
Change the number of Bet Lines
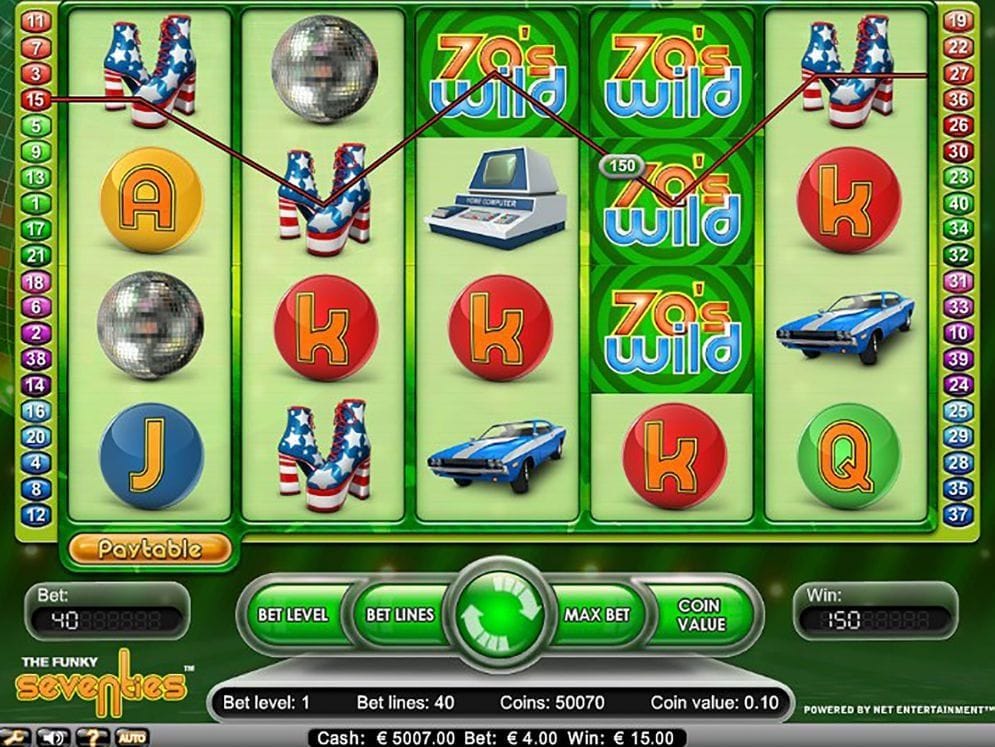tap(398, 614)
